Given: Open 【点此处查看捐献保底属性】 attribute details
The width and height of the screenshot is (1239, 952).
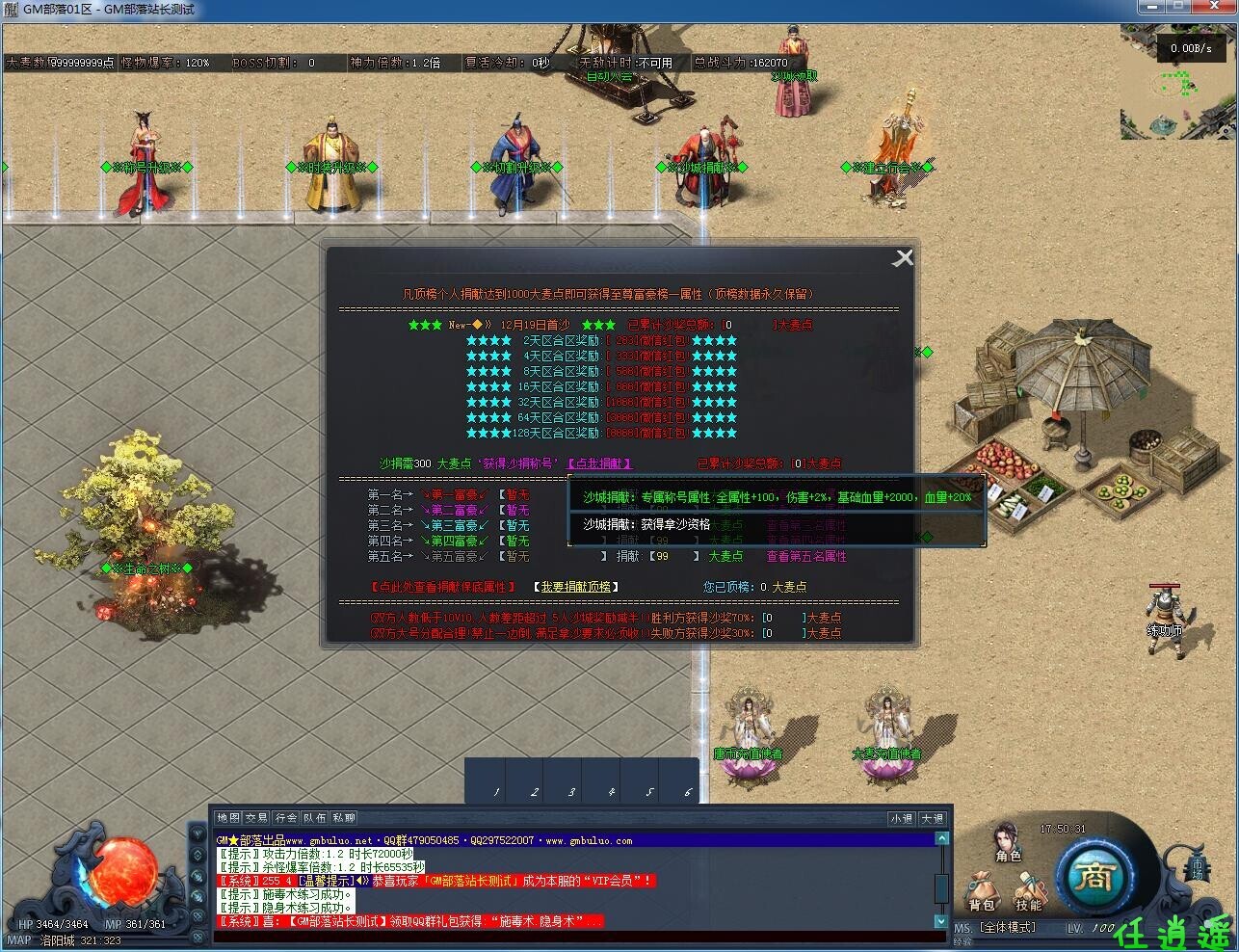Looking at the screenshot, I should (441, 586).
